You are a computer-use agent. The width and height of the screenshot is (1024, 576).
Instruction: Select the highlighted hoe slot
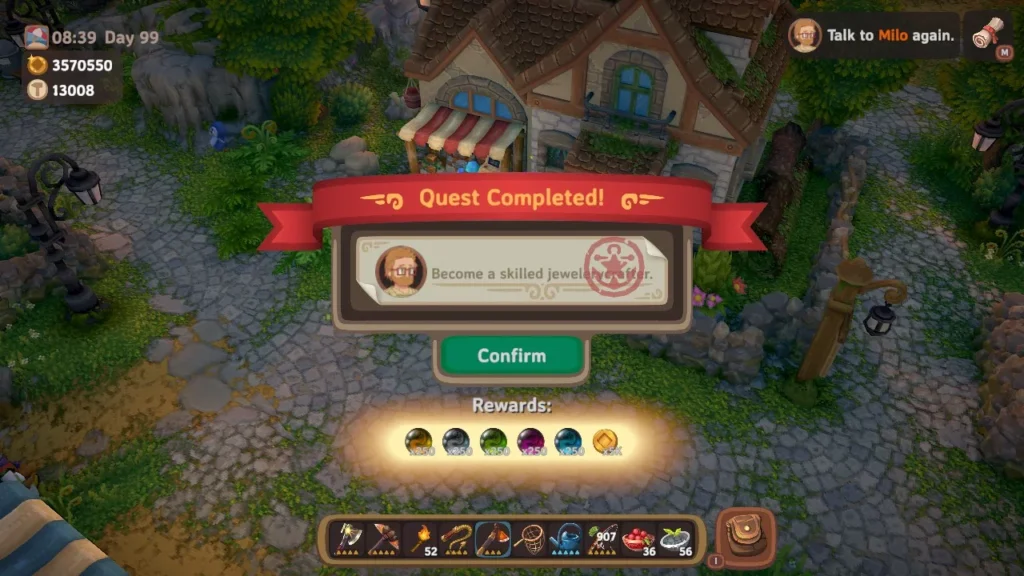(x=492, y=538)
